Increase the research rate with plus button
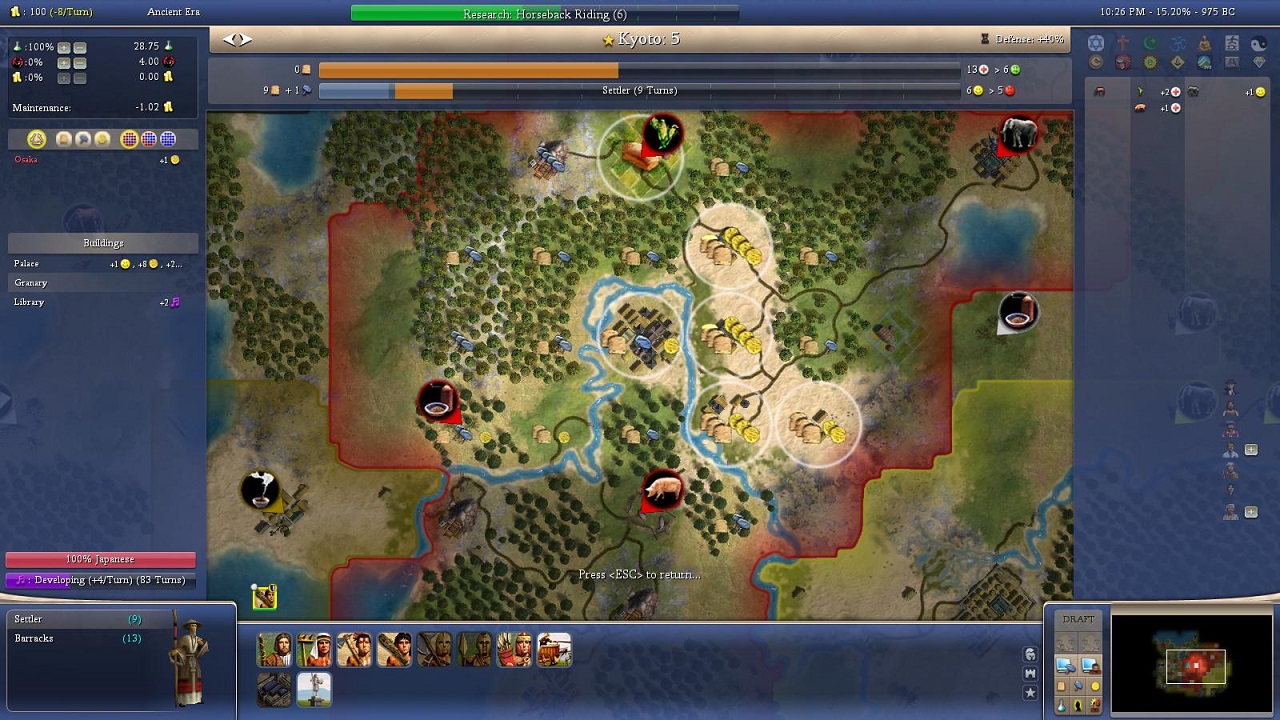This screenshot has height=720, width=1280. [64, 47]
